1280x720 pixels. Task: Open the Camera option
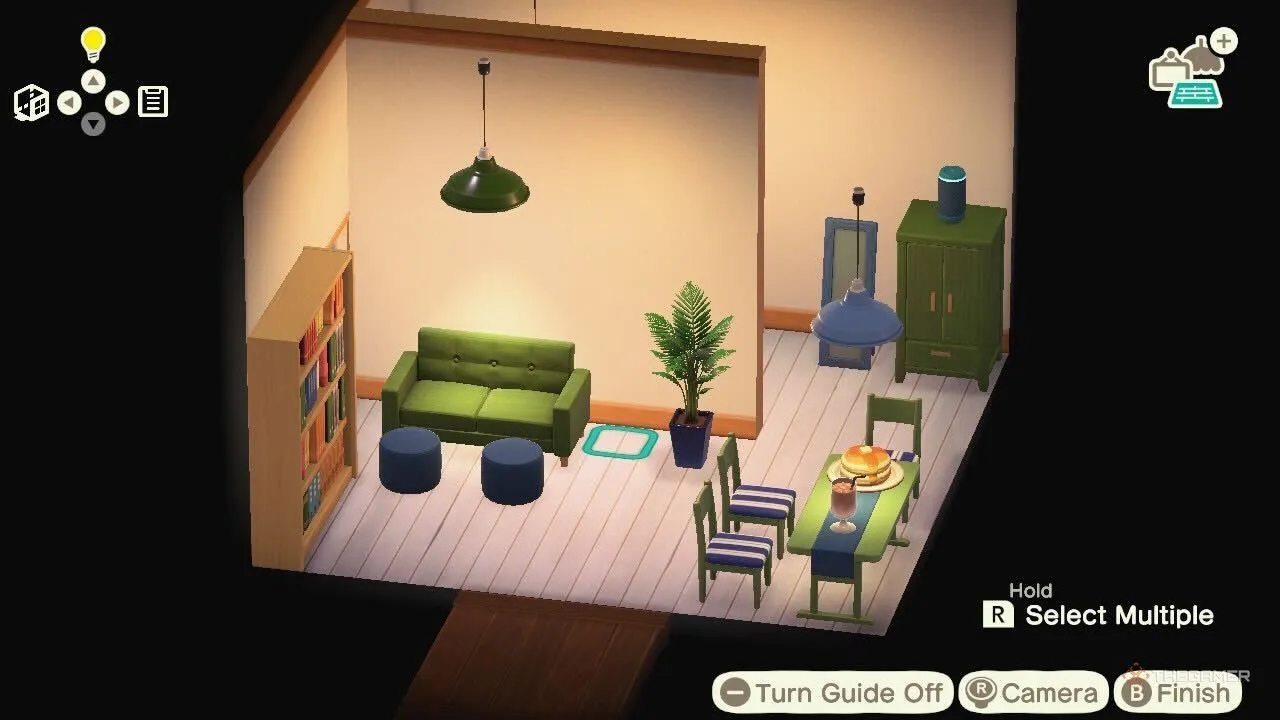click(x=1033, y=693)
